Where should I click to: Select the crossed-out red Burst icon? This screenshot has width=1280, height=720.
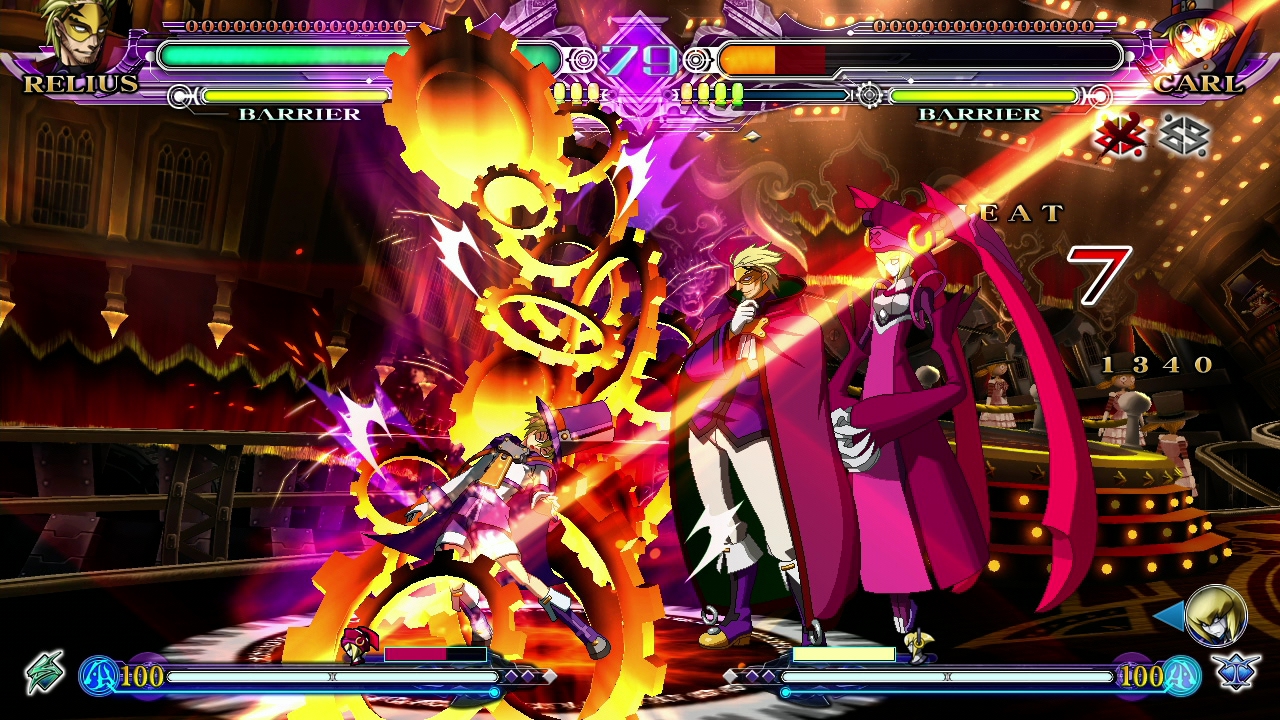tap(1120, 136)
